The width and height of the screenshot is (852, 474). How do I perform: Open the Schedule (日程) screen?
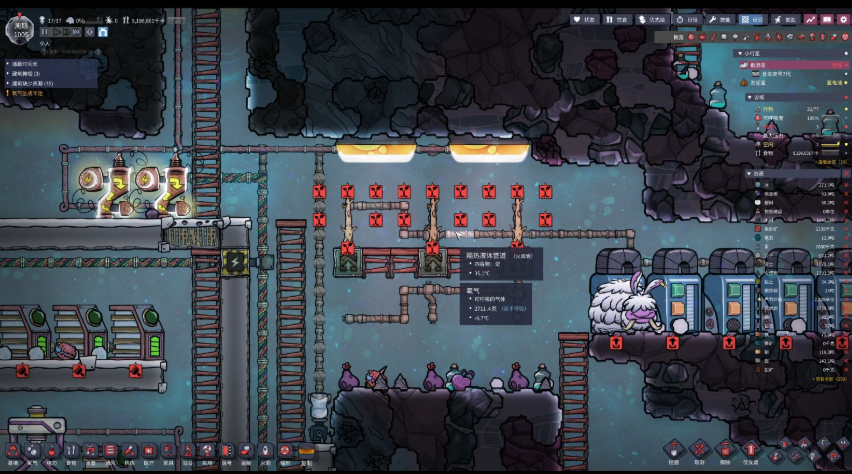pos(686,19)
